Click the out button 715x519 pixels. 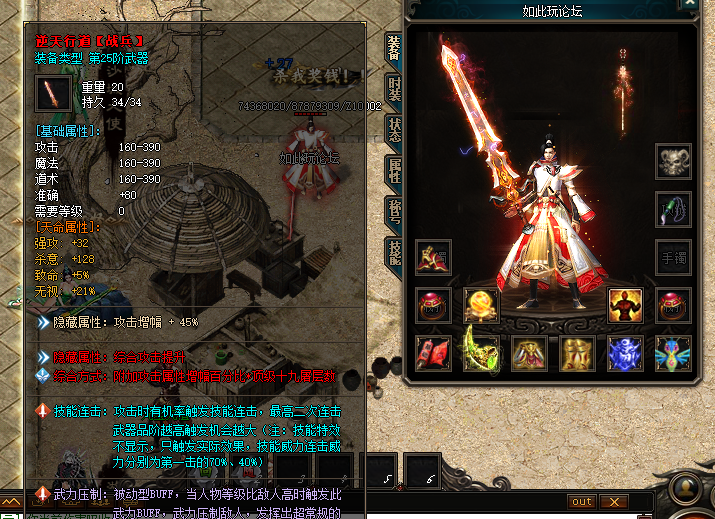pyautogui.click(x=582, y=501)
